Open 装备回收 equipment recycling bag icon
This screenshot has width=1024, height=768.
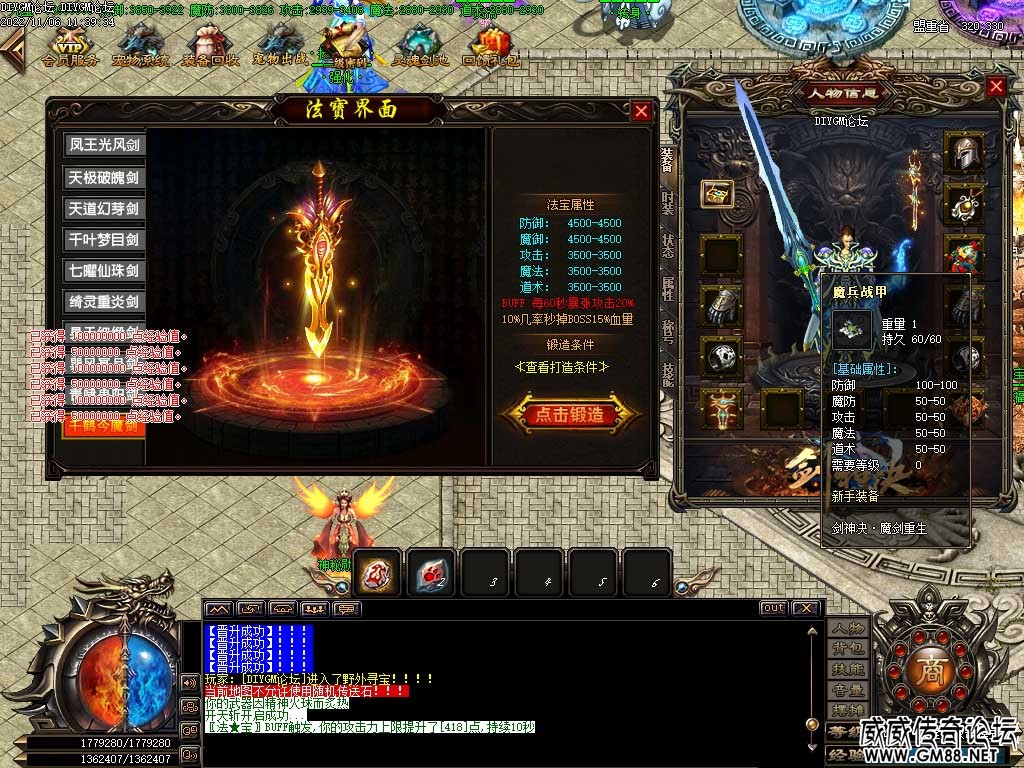pos(210,45)
